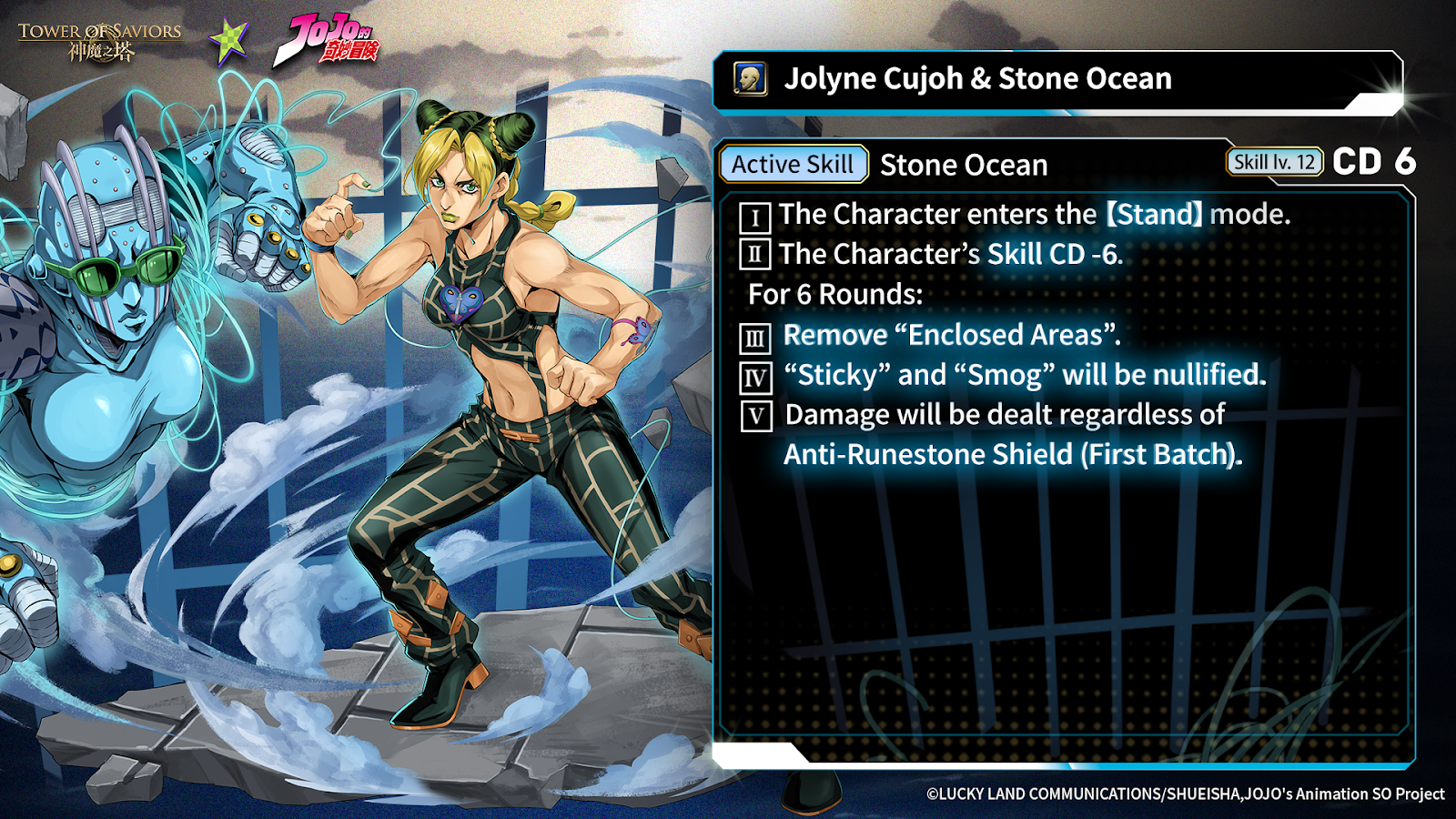
Task: Click the Skill lv. 12 badge
Action: pyautogui.click(x=1273, y=162)
